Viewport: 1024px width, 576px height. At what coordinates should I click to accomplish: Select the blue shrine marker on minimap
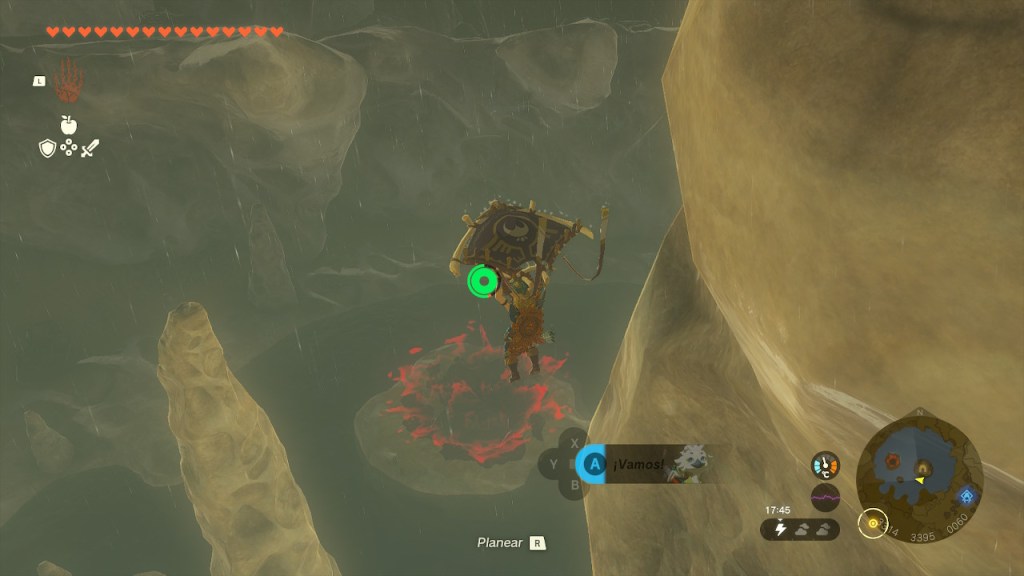pyautogui.click(x=966, y=495)
